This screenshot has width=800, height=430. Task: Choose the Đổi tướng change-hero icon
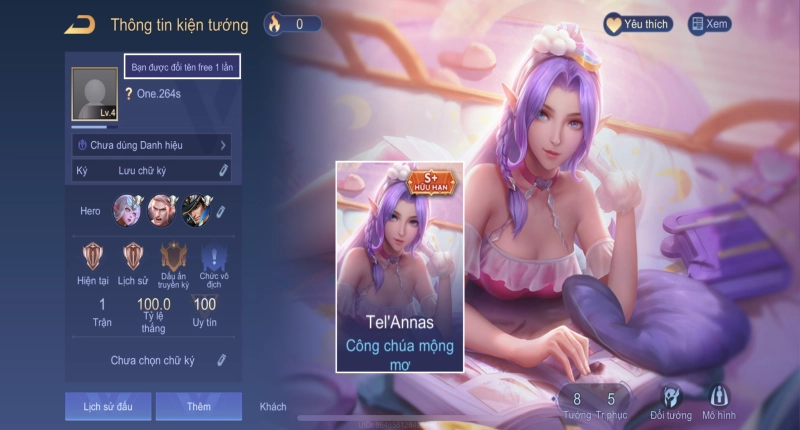(670, 401)
